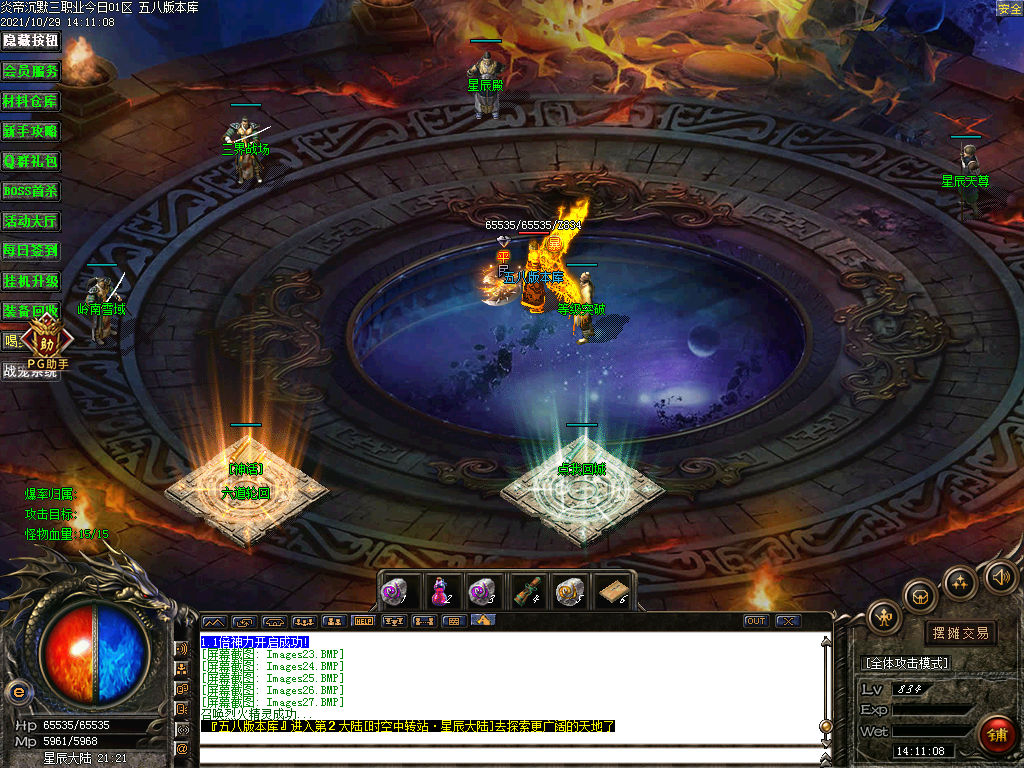Open the BOSS首杀 first-kill panel
This screenshot has width=1024, height=768.
tap(31, 191)
